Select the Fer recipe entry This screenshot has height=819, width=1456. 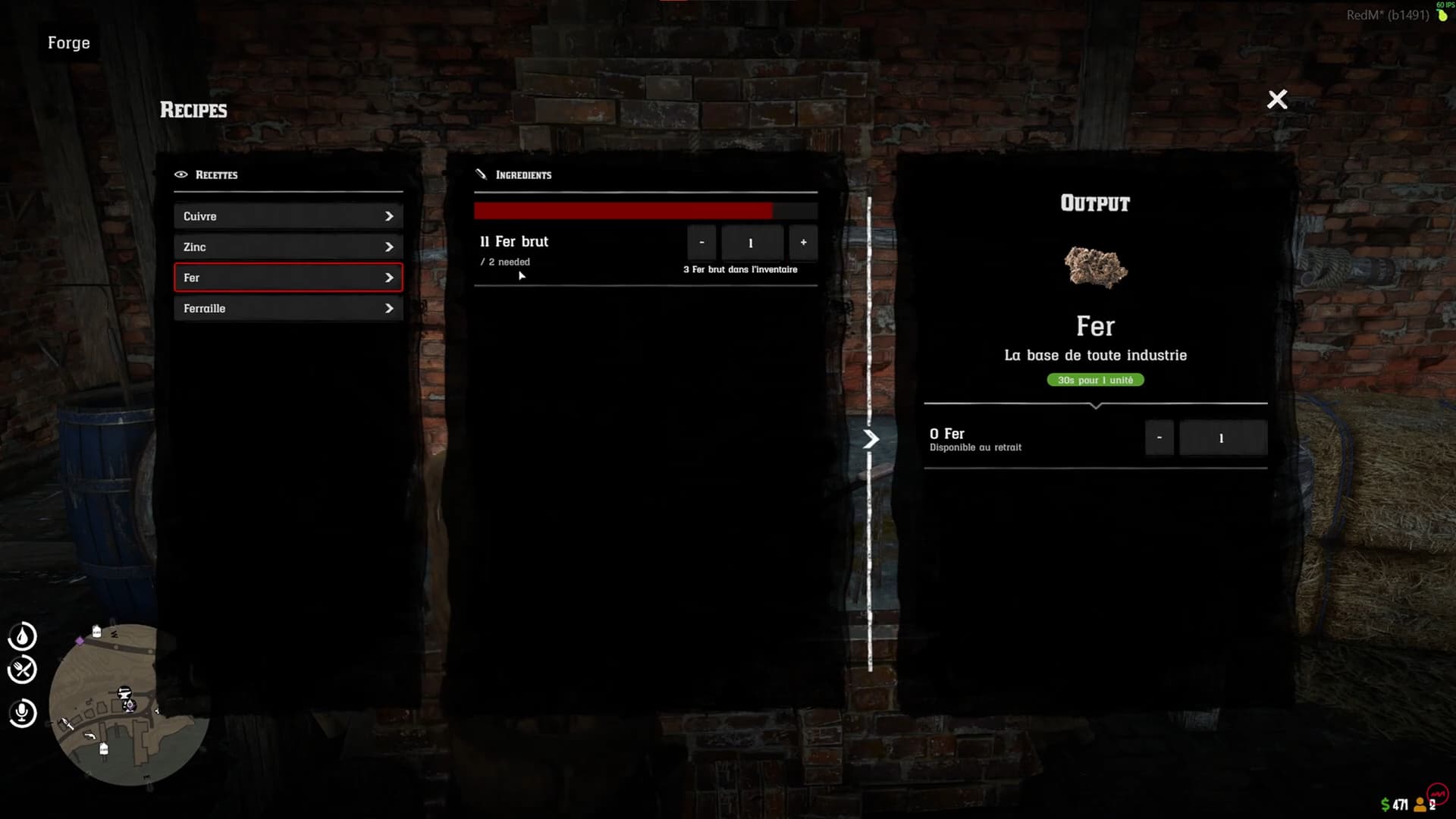point(288,278)
